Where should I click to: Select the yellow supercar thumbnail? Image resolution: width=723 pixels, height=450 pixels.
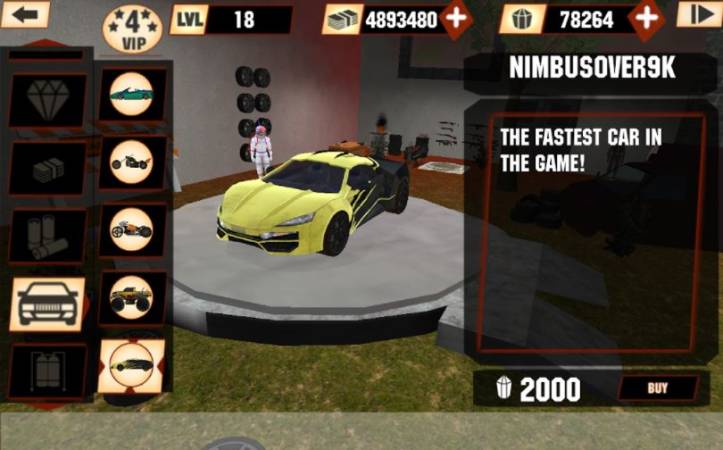pos(131,365)
